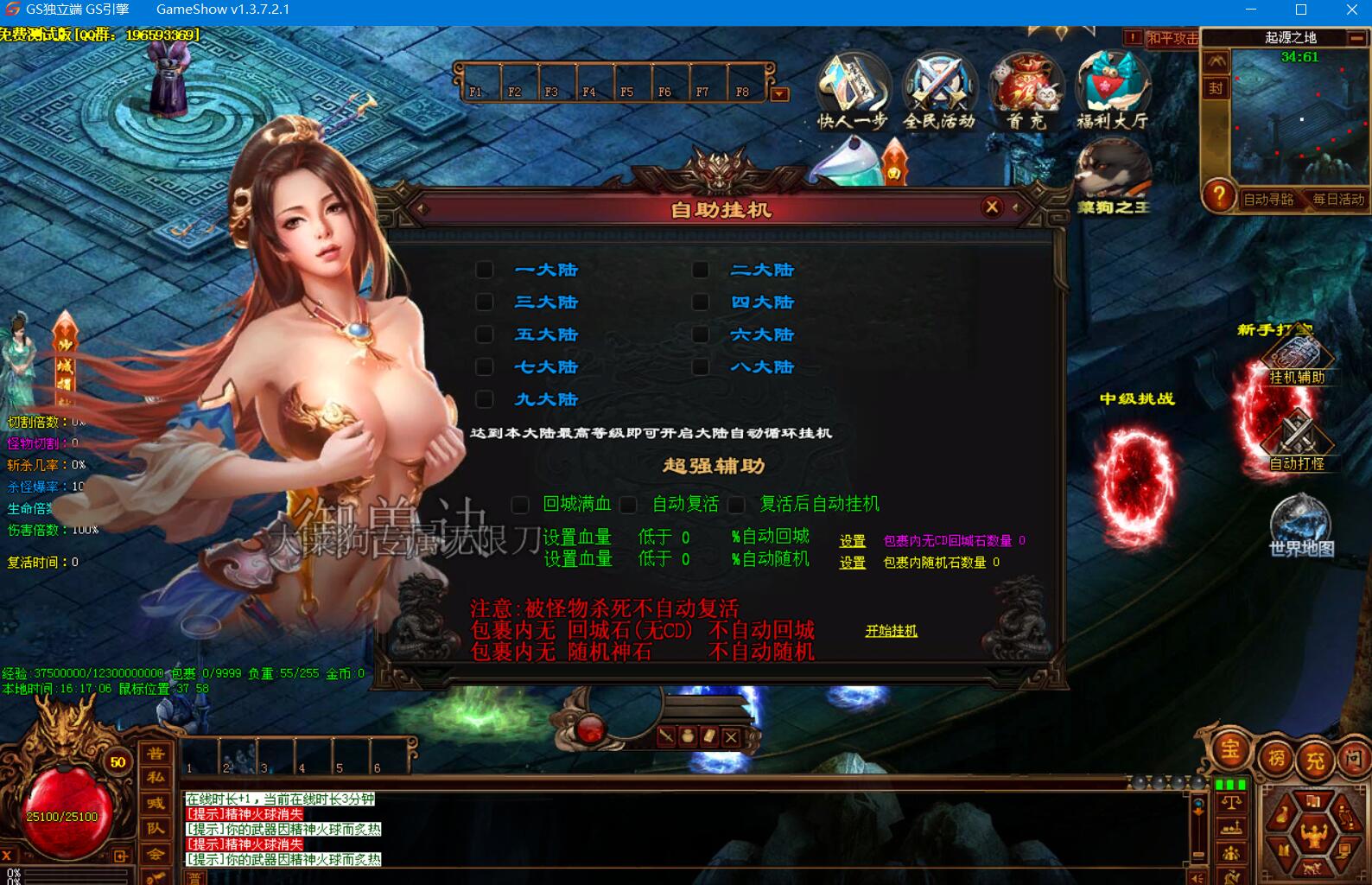Minimize the GameShow window
Screen dimensions: 1372x885
1251,10
